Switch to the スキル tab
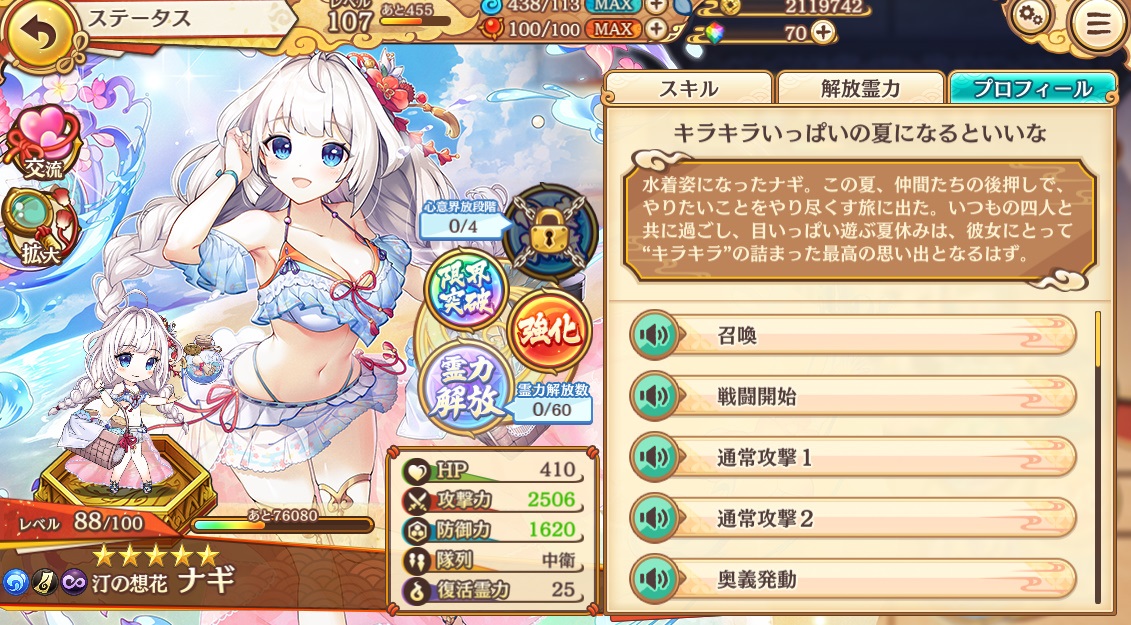 [x=688, y=88]
